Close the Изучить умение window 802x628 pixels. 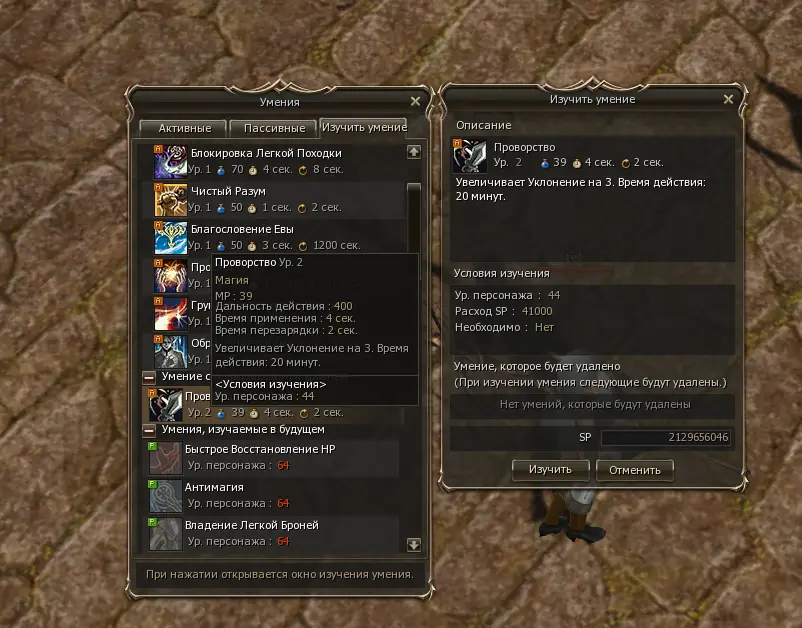pos(728,100)
